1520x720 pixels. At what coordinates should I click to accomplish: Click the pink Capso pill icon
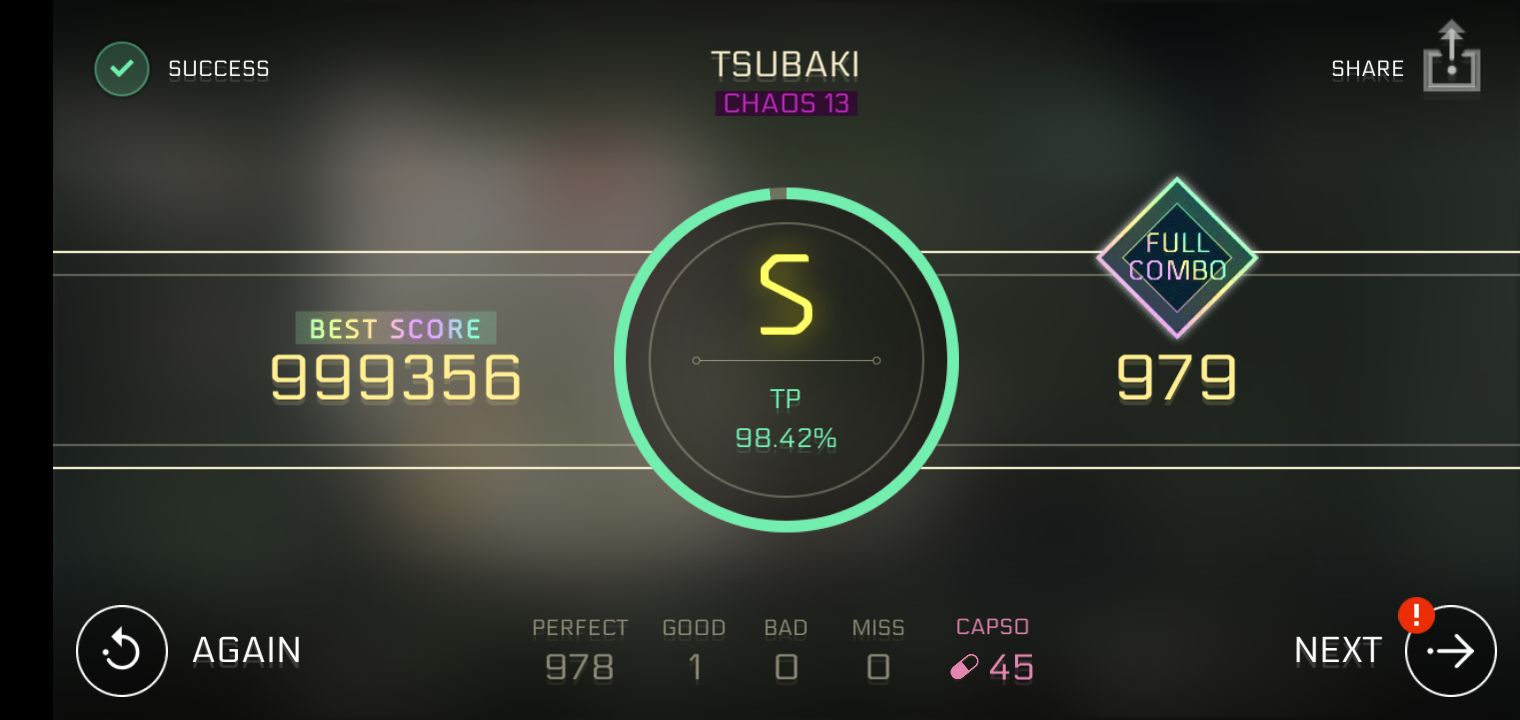click(x=963, y=668)
